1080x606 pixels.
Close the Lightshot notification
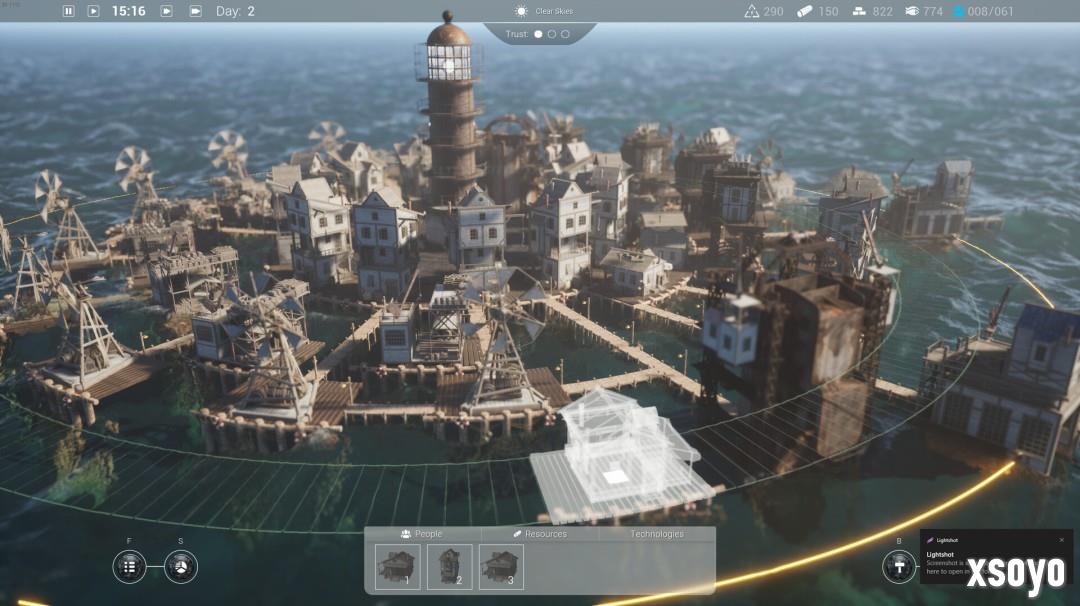pos(1062,540)
